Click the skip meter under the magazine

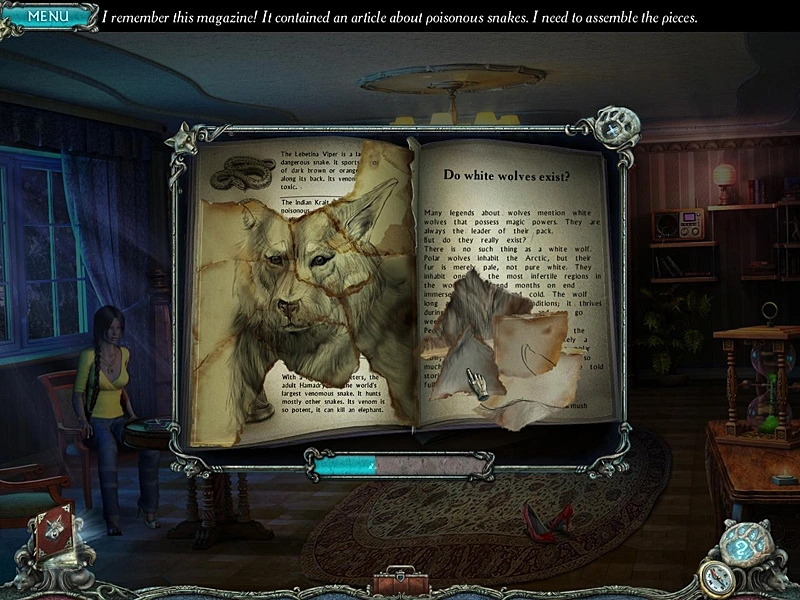point(398,464)
